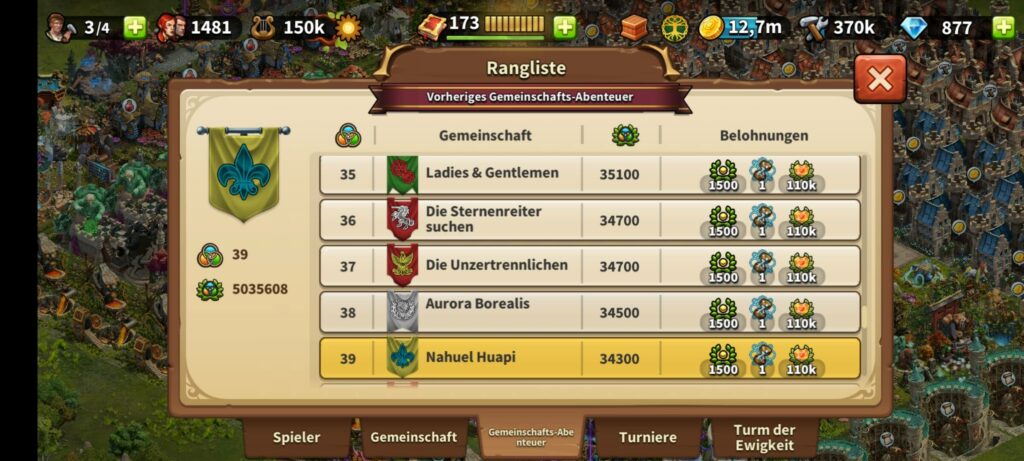
Task: Select the golden tree mana icon
Action: point(674,27)
